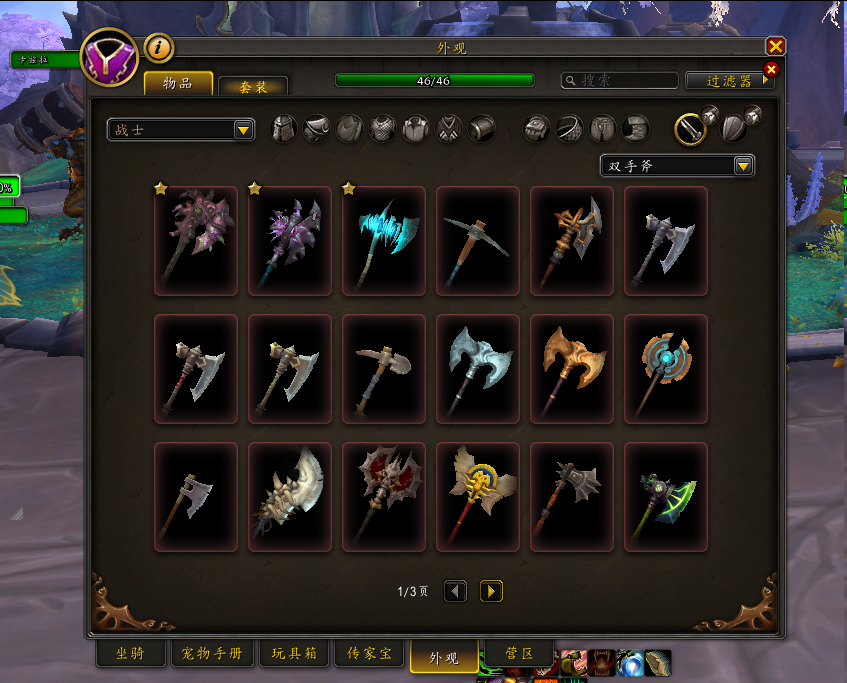
Task: Select the glowing cyan ice axe appearance
Action: coord(384,241)
